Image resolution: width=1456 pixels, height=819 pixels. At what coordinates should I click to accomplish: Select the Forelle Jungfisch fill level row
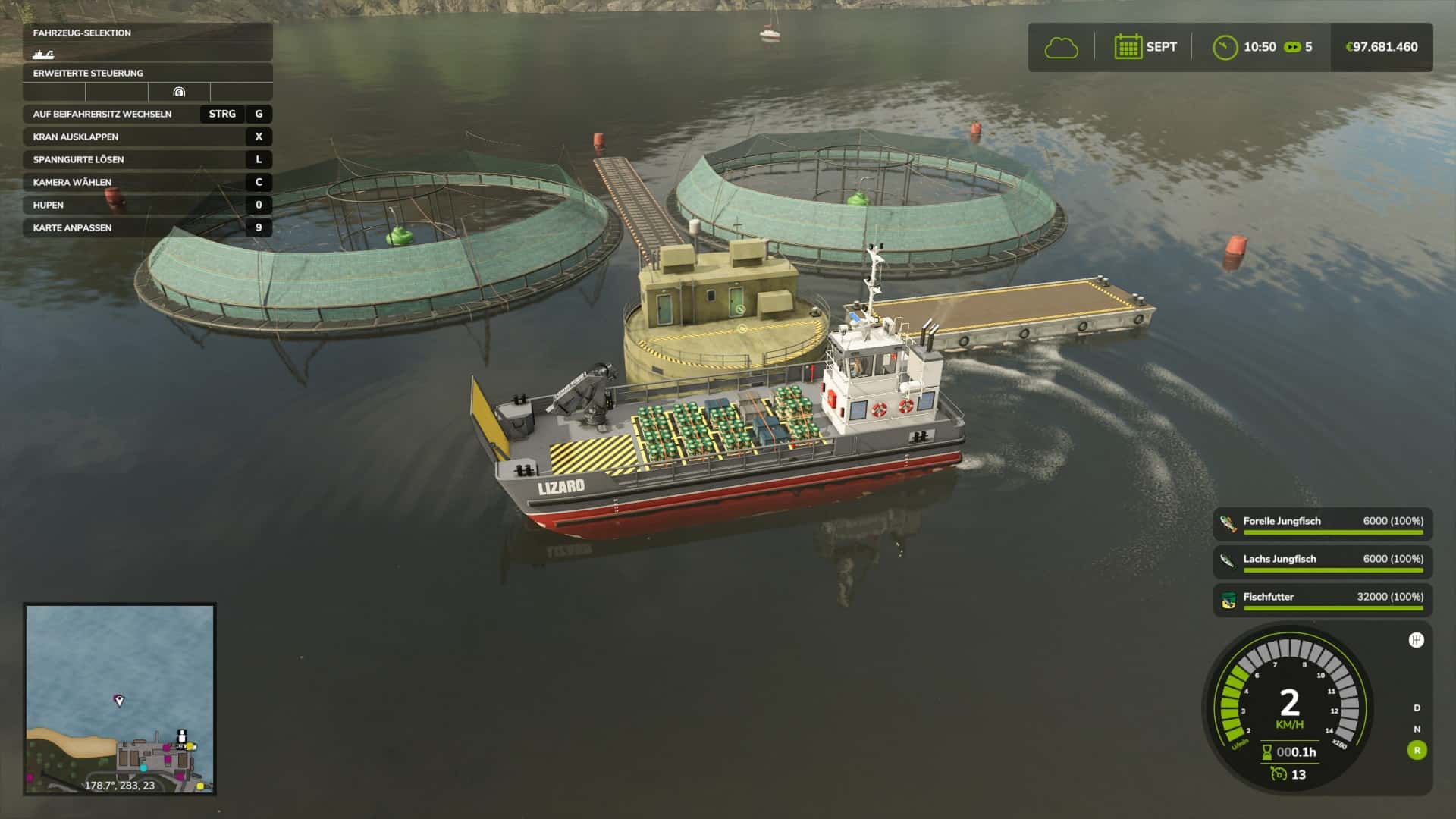click(1323, 524)
